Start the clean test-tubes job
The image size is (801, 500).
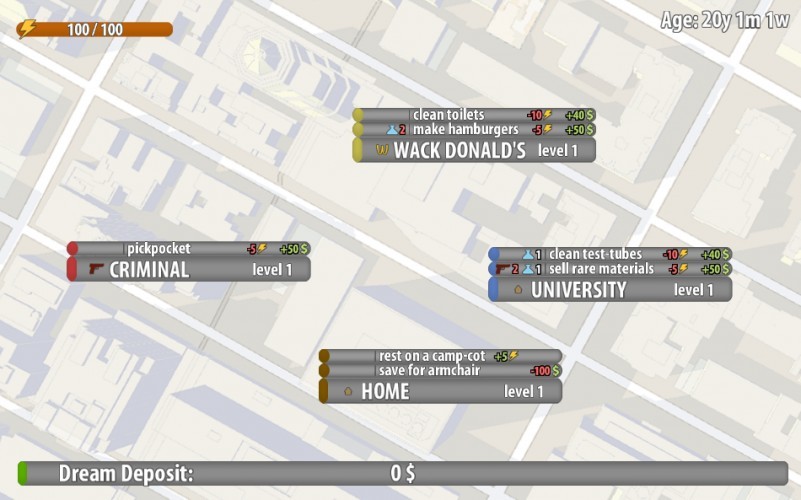(610, 254)
